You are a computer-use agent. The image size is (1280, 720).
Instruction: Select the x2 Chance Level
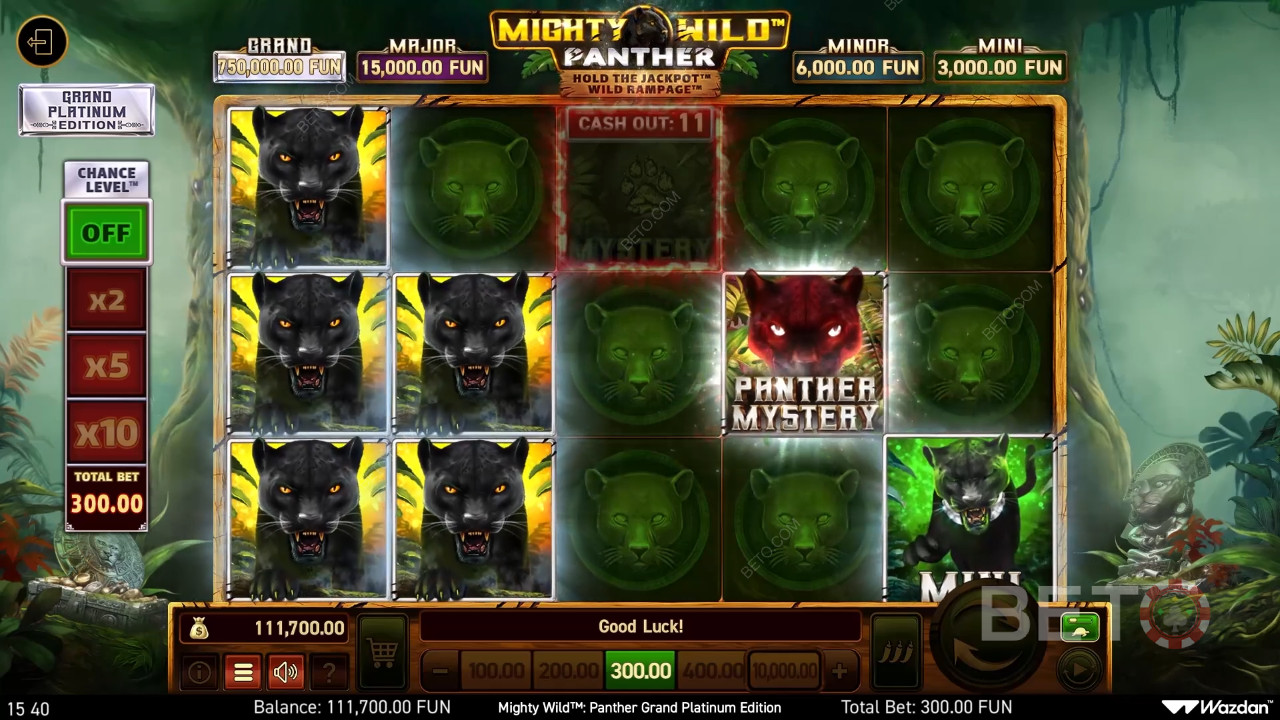click(x=106, y=301)
